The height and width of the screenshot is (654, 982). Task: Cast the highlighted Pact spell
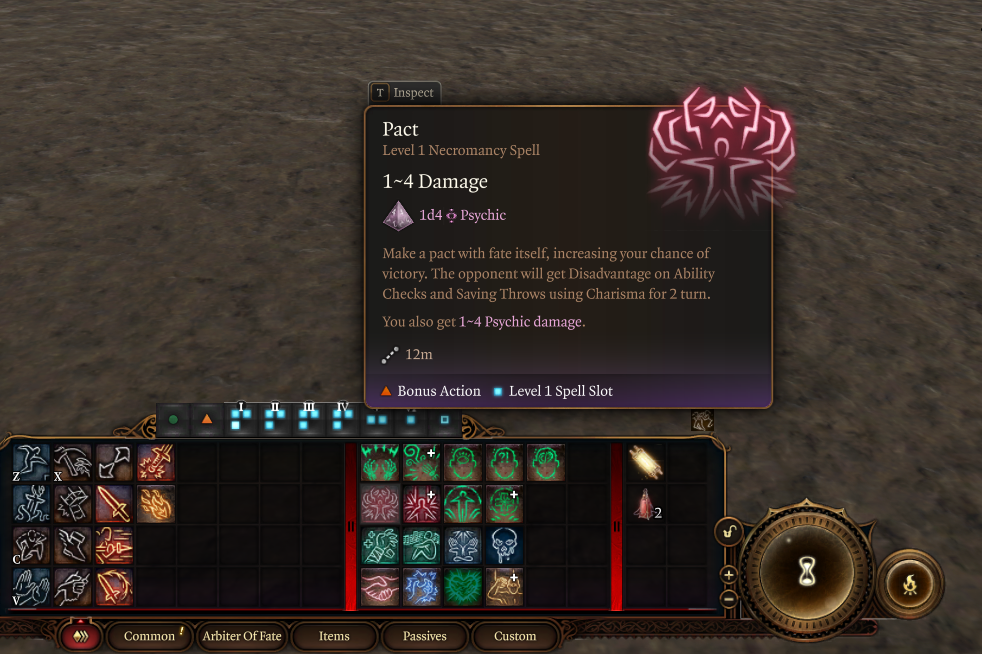[379, 505]
